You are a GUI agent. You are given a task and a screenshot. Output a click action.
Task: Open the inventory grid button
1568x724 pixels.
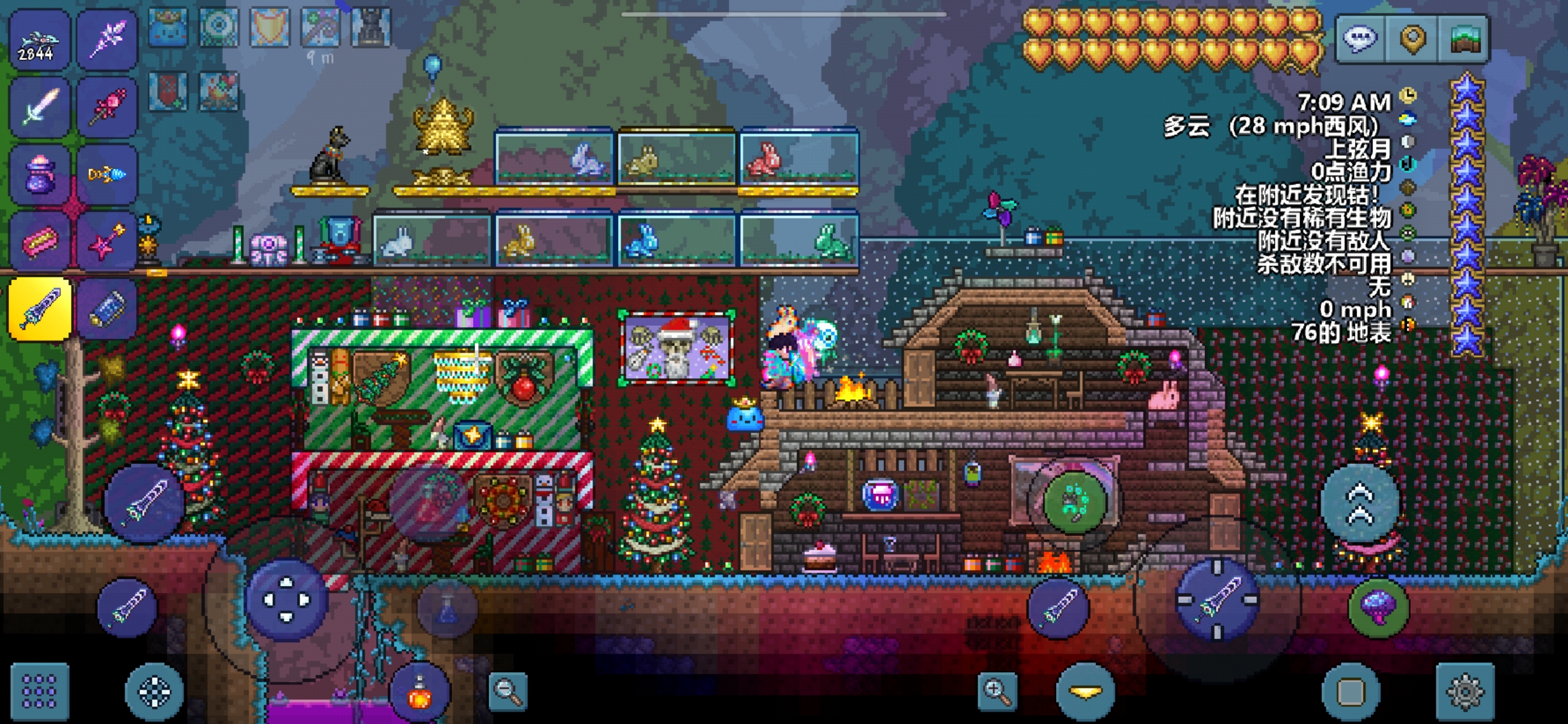click(x=40, y=691)
